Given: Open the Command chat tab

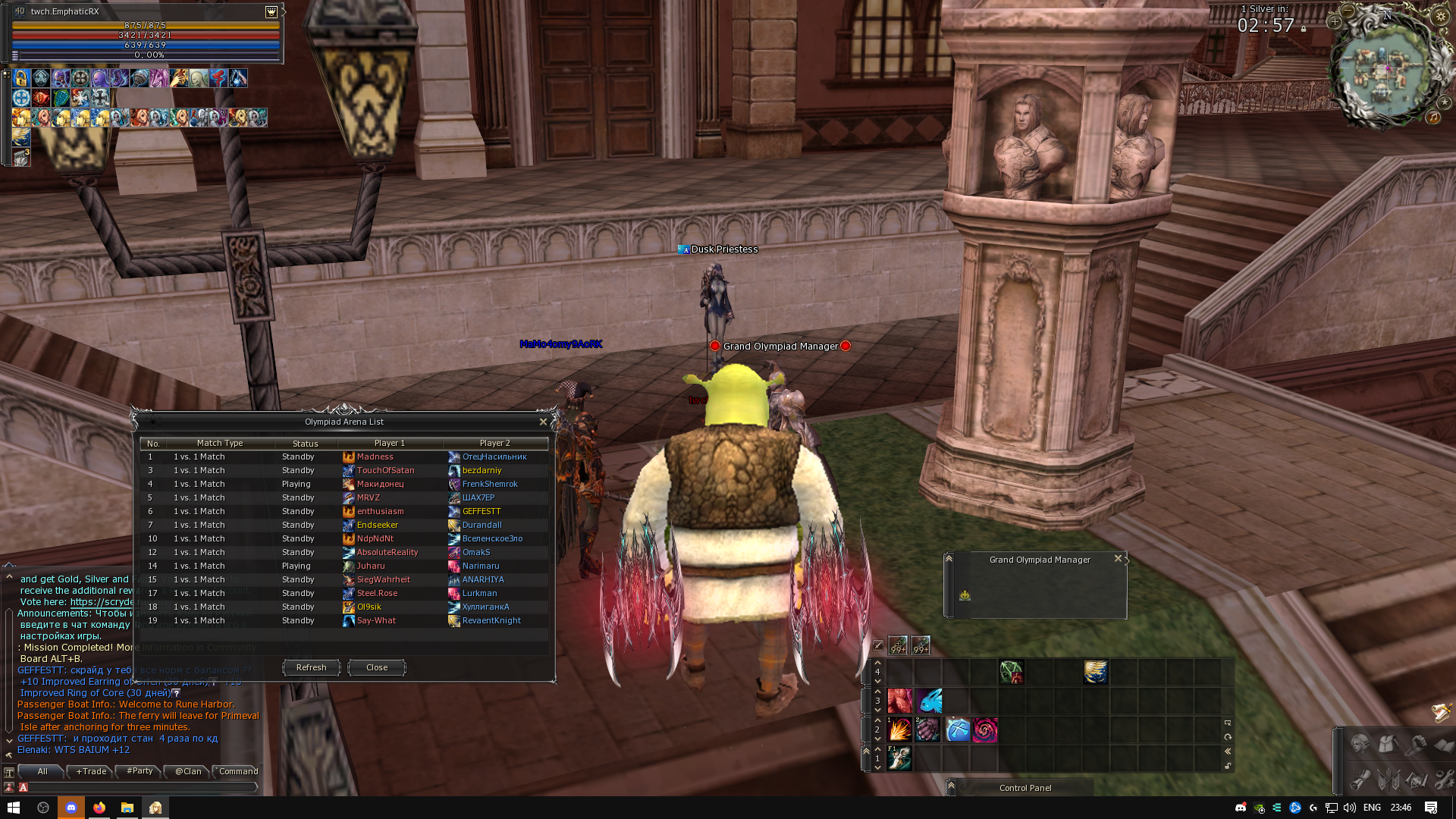Looking at the screenshot, I should tap(238, 771).
